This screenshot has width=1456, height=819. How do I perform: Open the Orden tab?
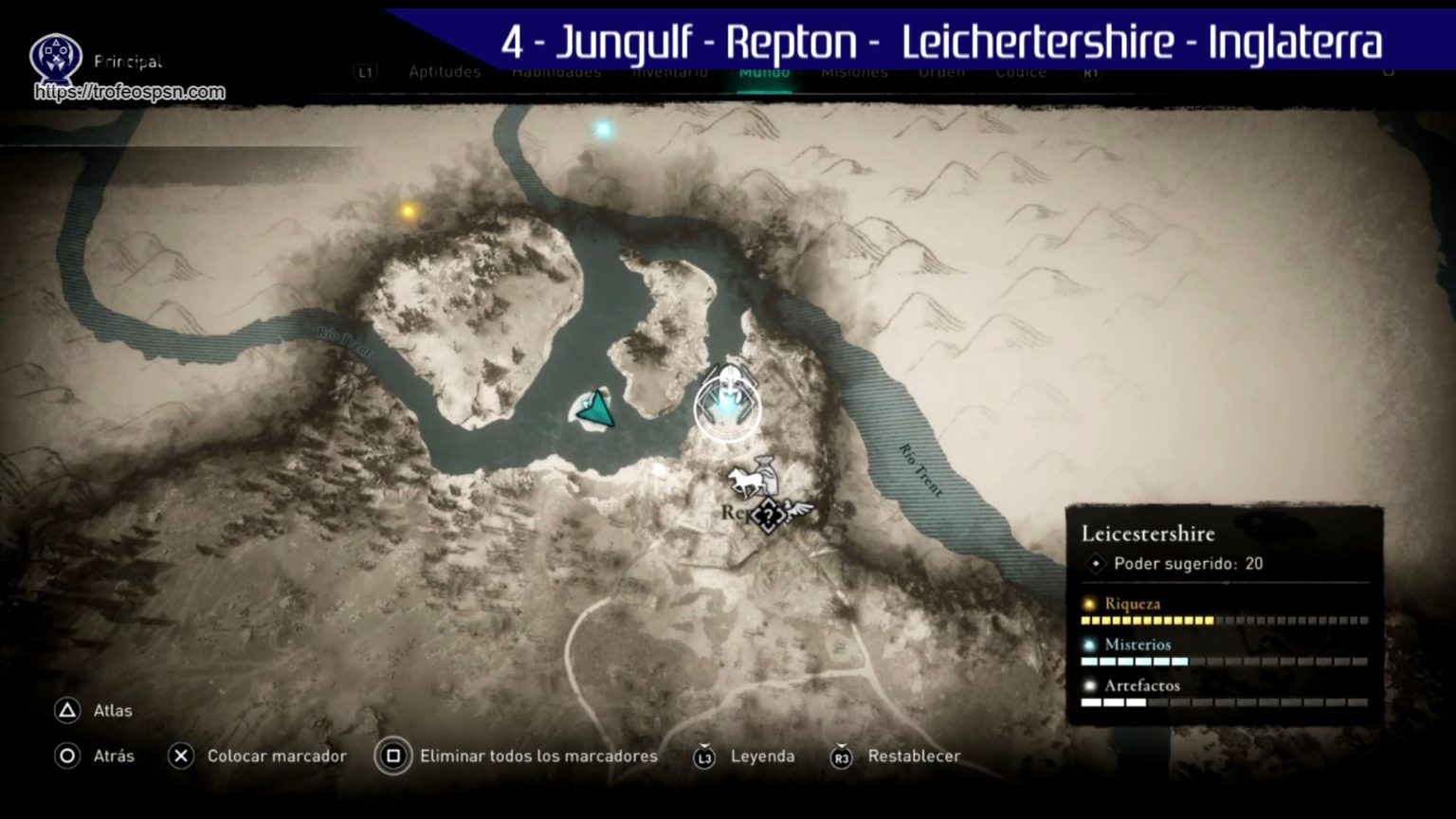coord(942,72)
